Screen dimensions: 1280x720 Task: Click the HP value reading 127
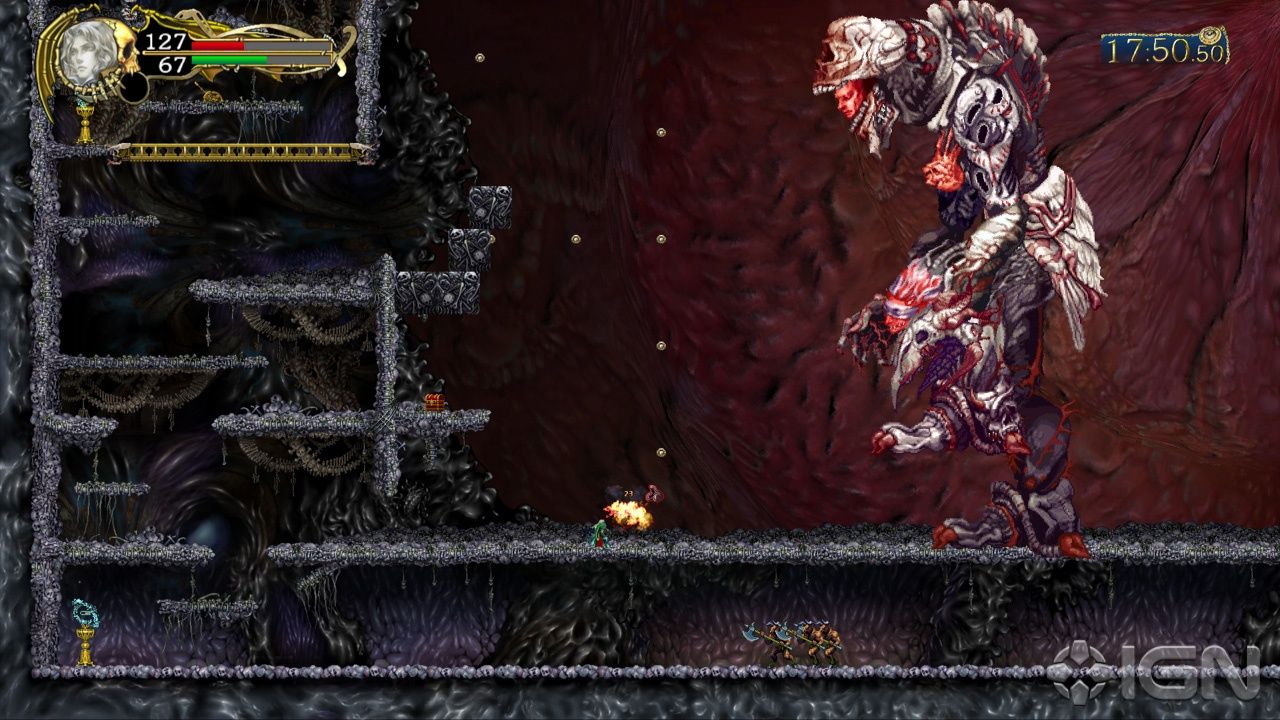tap(166, 40)
